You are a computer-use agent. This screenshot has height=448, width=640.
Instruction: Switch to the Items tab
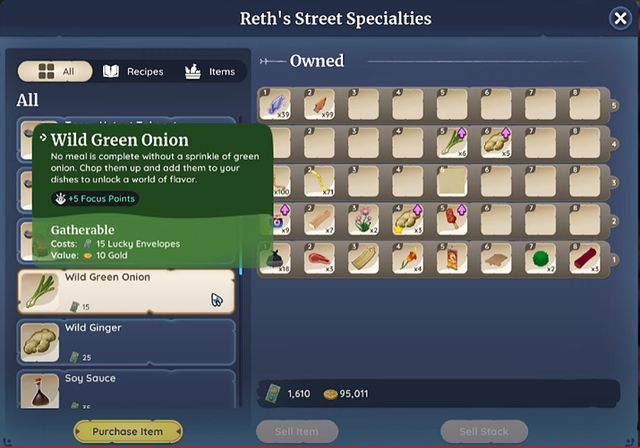[x=210, y=72]
